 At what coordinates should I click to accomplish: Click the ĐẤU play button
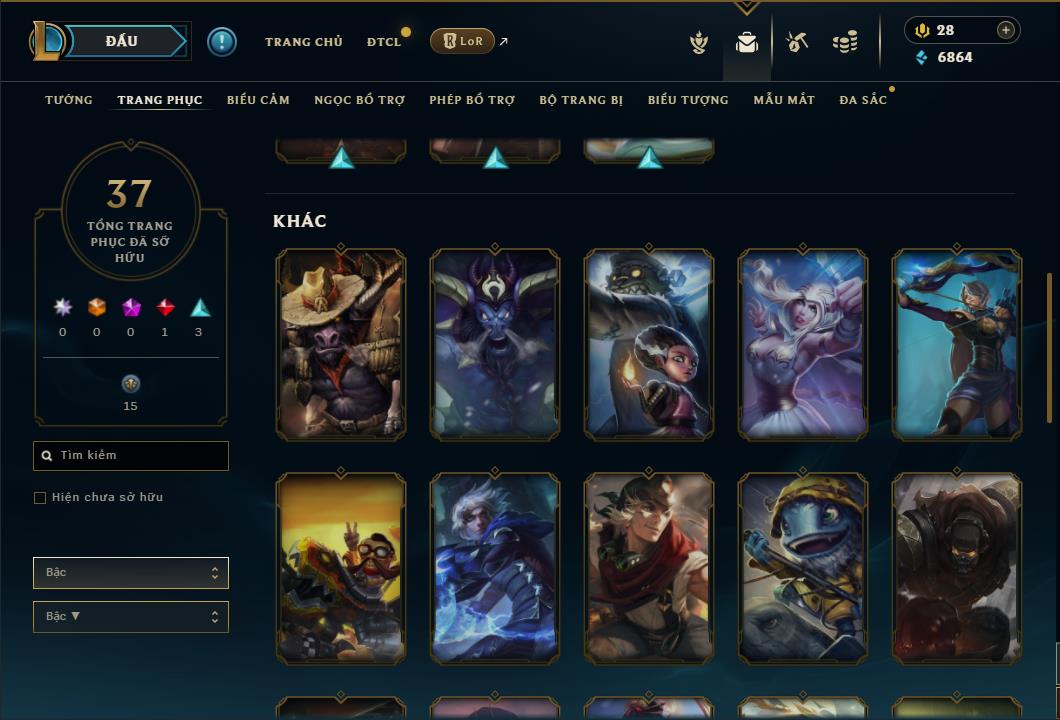click(x=122, y=41)
